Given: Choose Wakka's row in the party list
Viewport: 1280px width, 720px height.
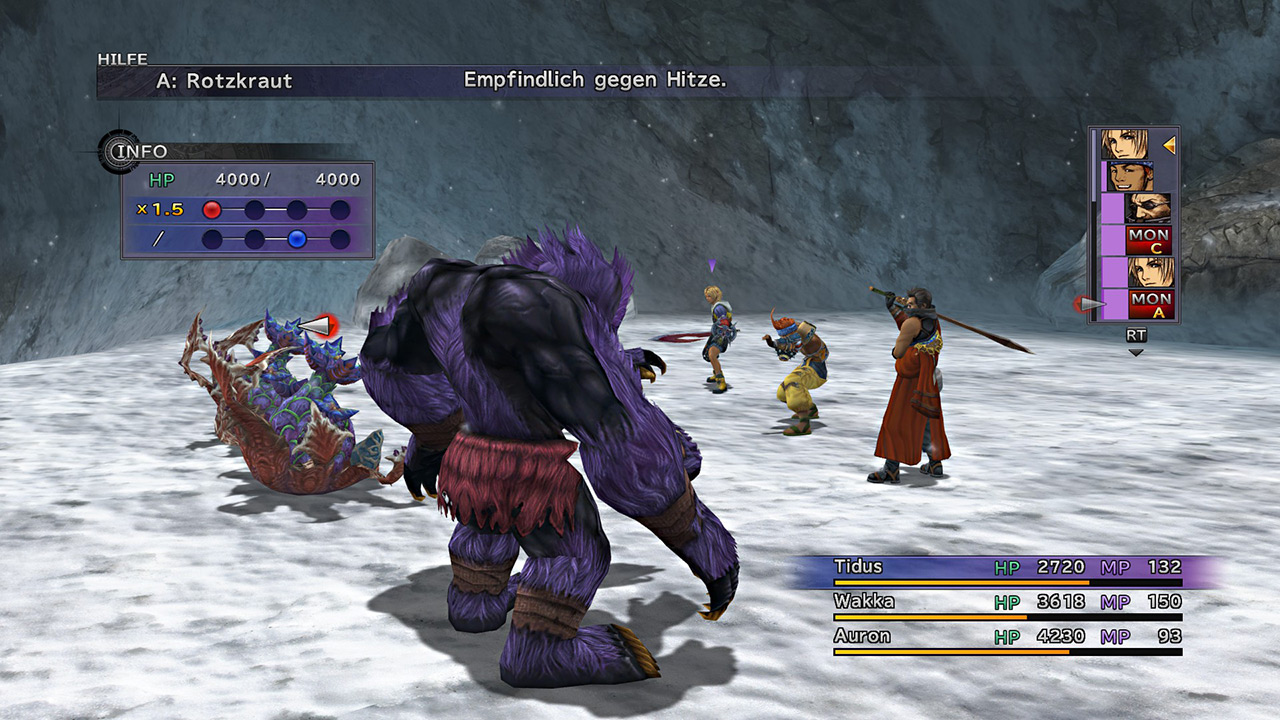Looking at the screenshot, I should tap(1007, 603).
